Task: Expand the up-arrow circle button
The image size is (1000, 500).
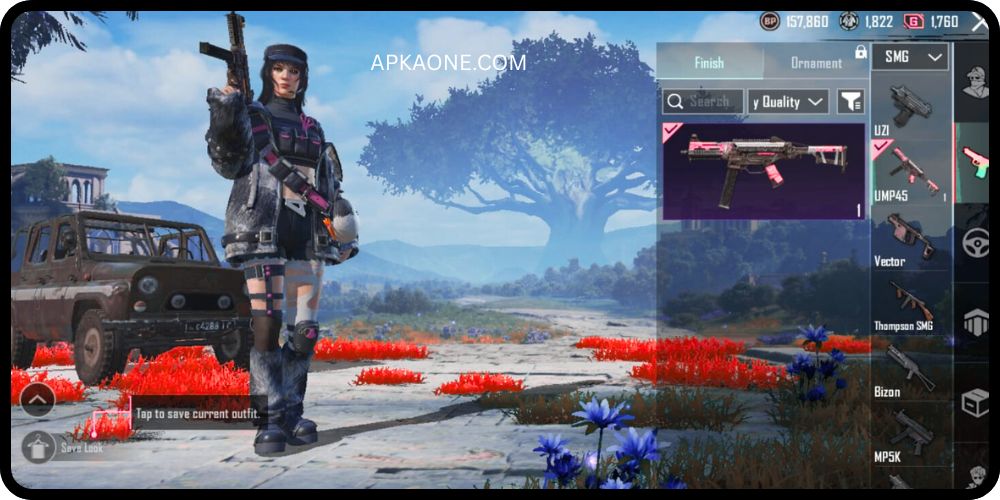Action: point(37,401)
